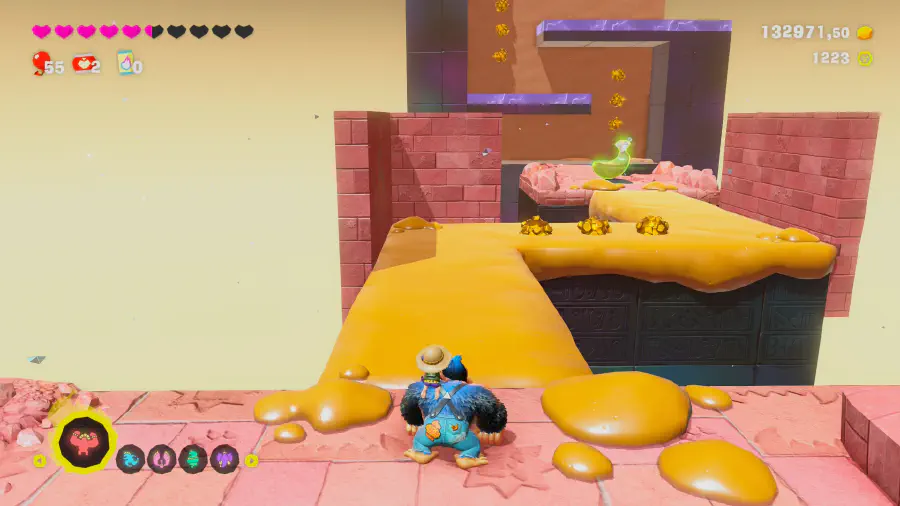900x506 pixels.
Task: Click the red balloon item icon
Action: coord(40,64)
